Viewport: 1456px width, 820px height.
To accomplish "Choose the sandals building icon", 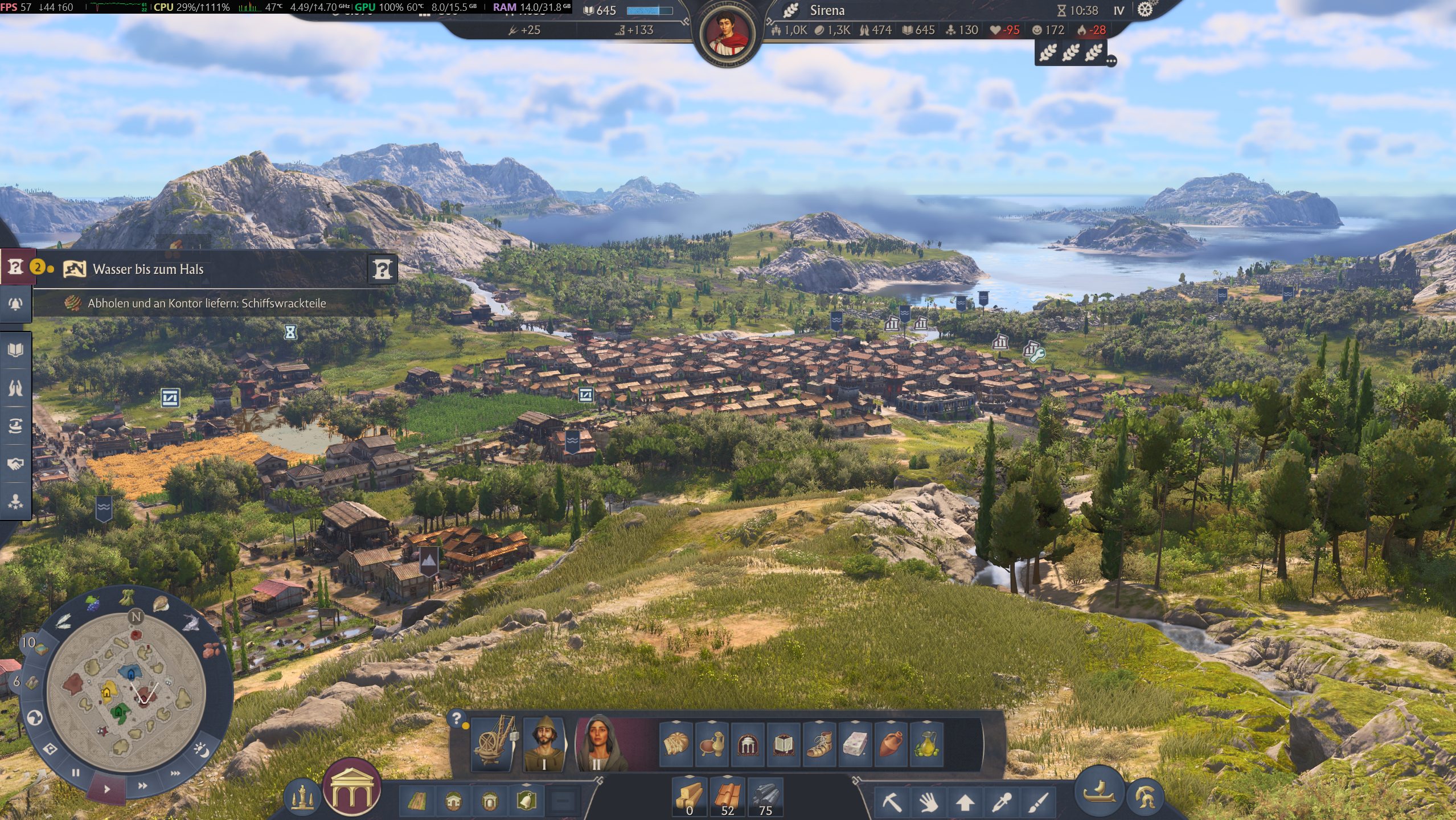I will [819, 744].
